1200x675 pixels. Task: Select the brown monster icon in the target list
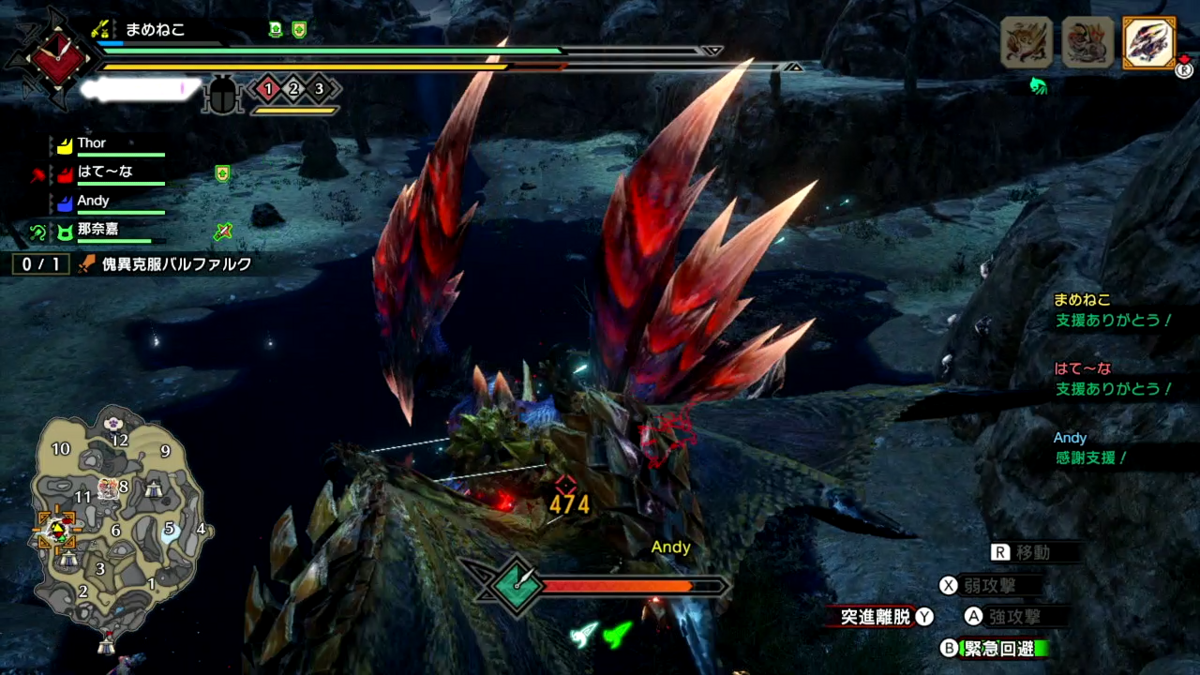point(1027,44)
